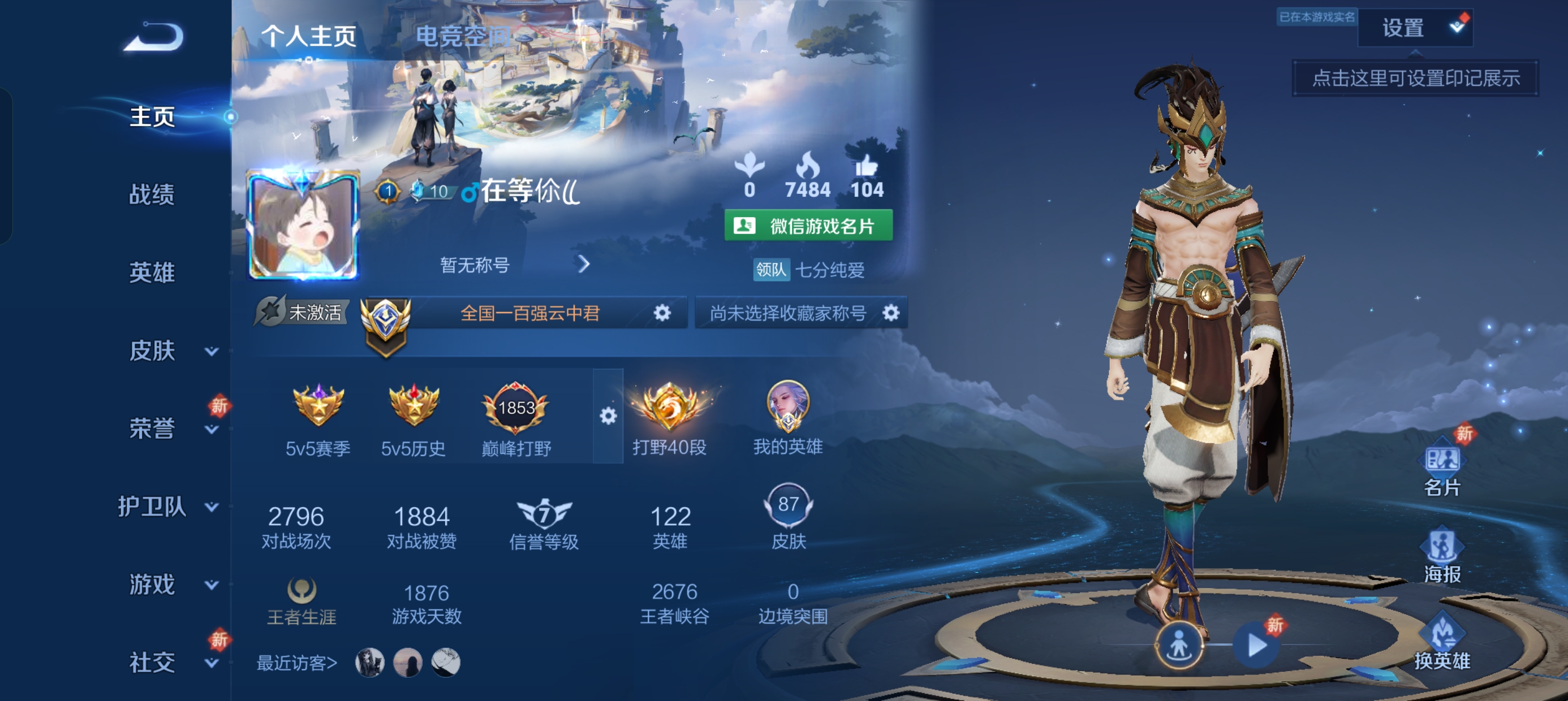
Task: Open title selector arrow beside 暂无称号
Action: 585,265
